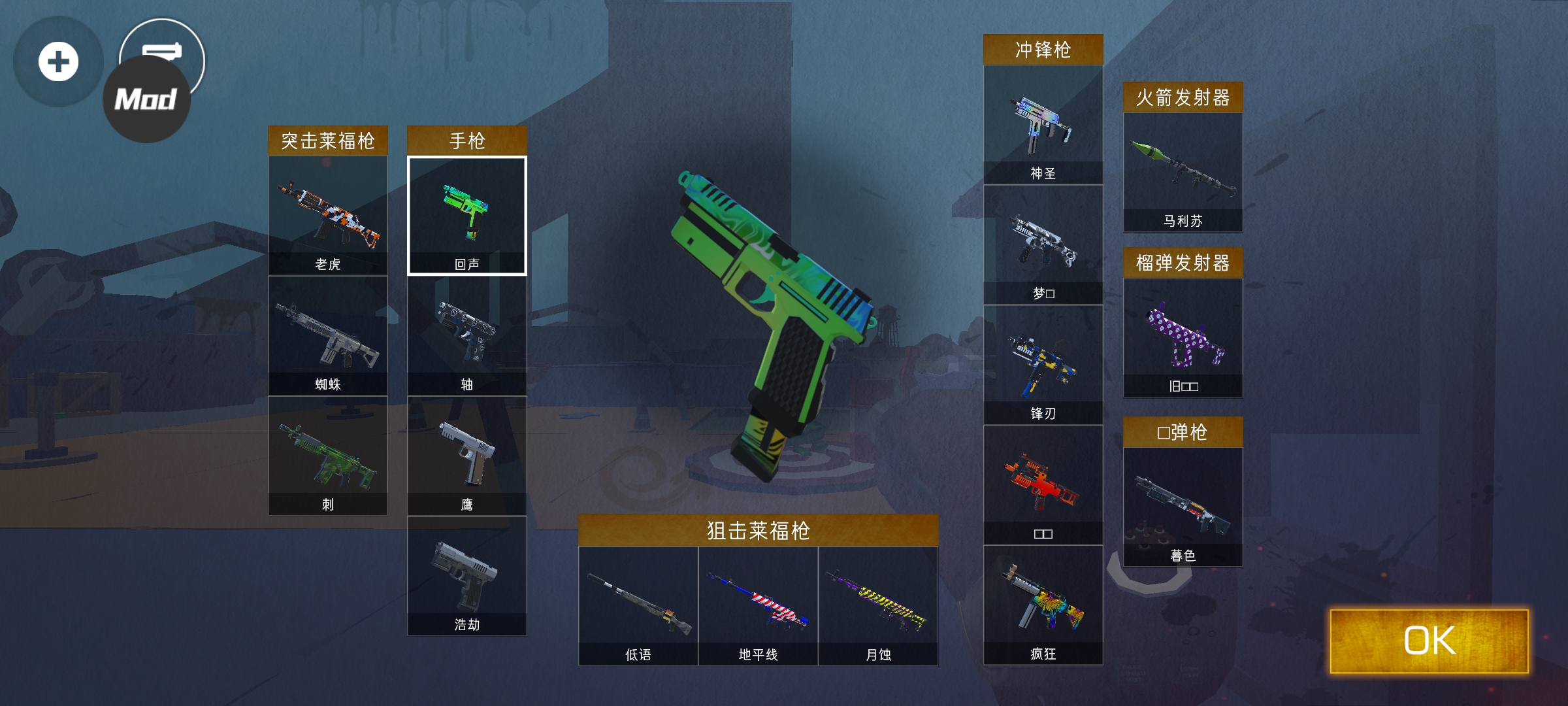1568x706 pixels.
Task: Select the 老虎 assault rifle skin
Action: (x=327, y=216)
